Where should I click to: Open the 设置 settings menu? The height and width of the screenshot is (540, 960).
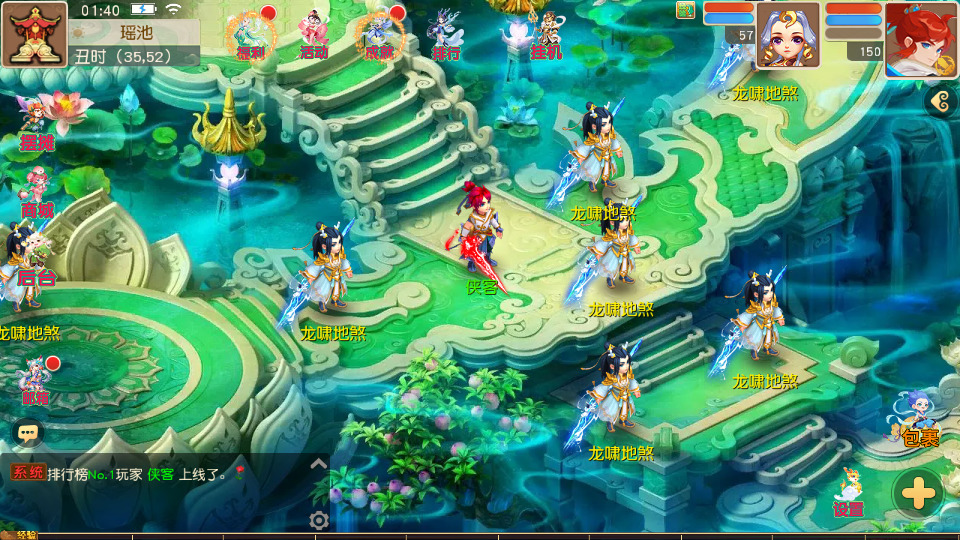(x=848, y=493)
